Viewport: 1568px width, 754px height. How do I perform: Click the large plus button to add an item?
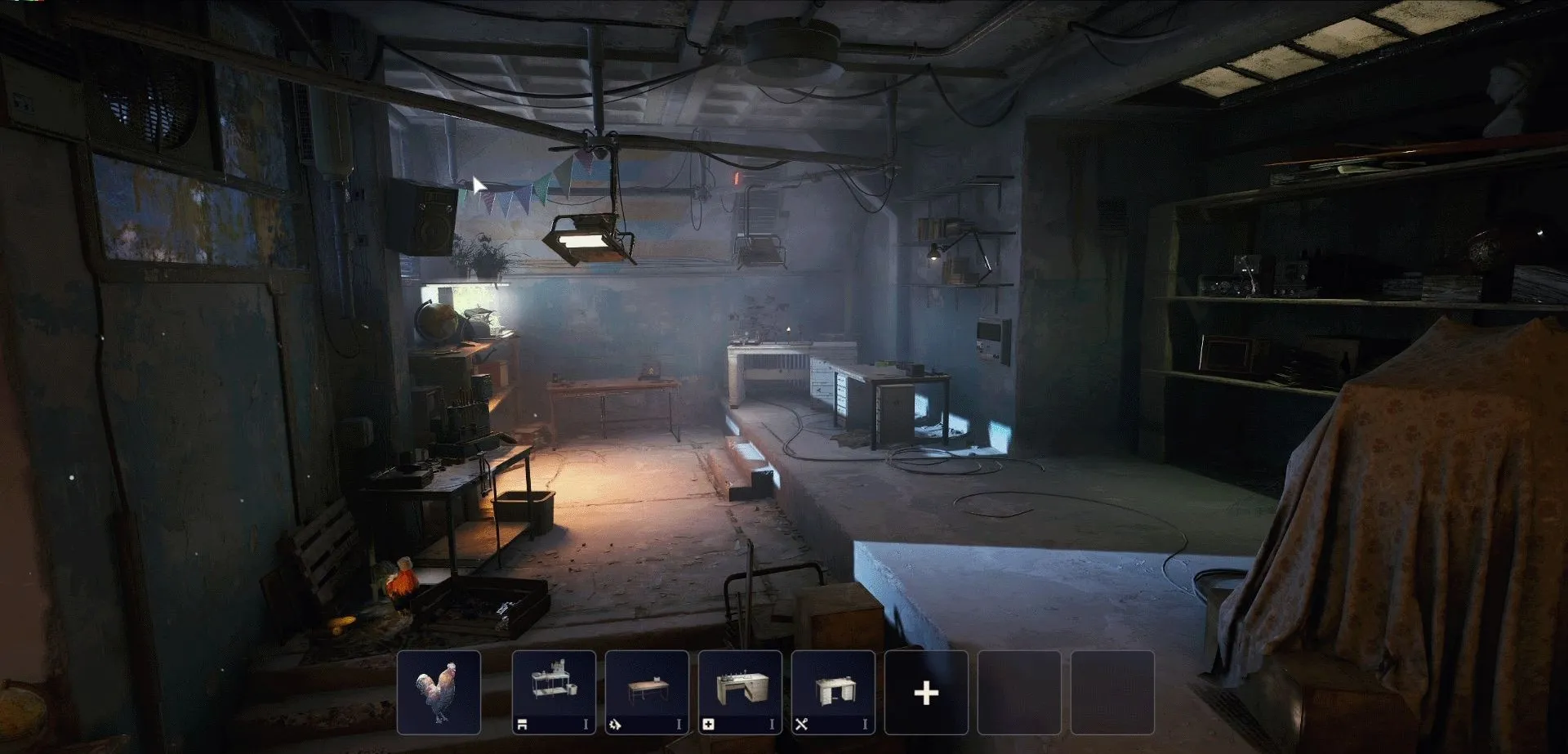pyautogui.click(x=925, y=692)
